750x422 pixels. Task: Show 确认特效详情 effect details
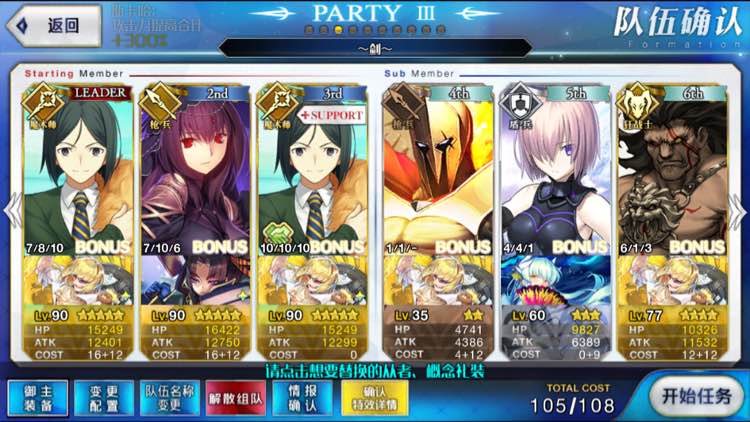click(x=373, y=396)
